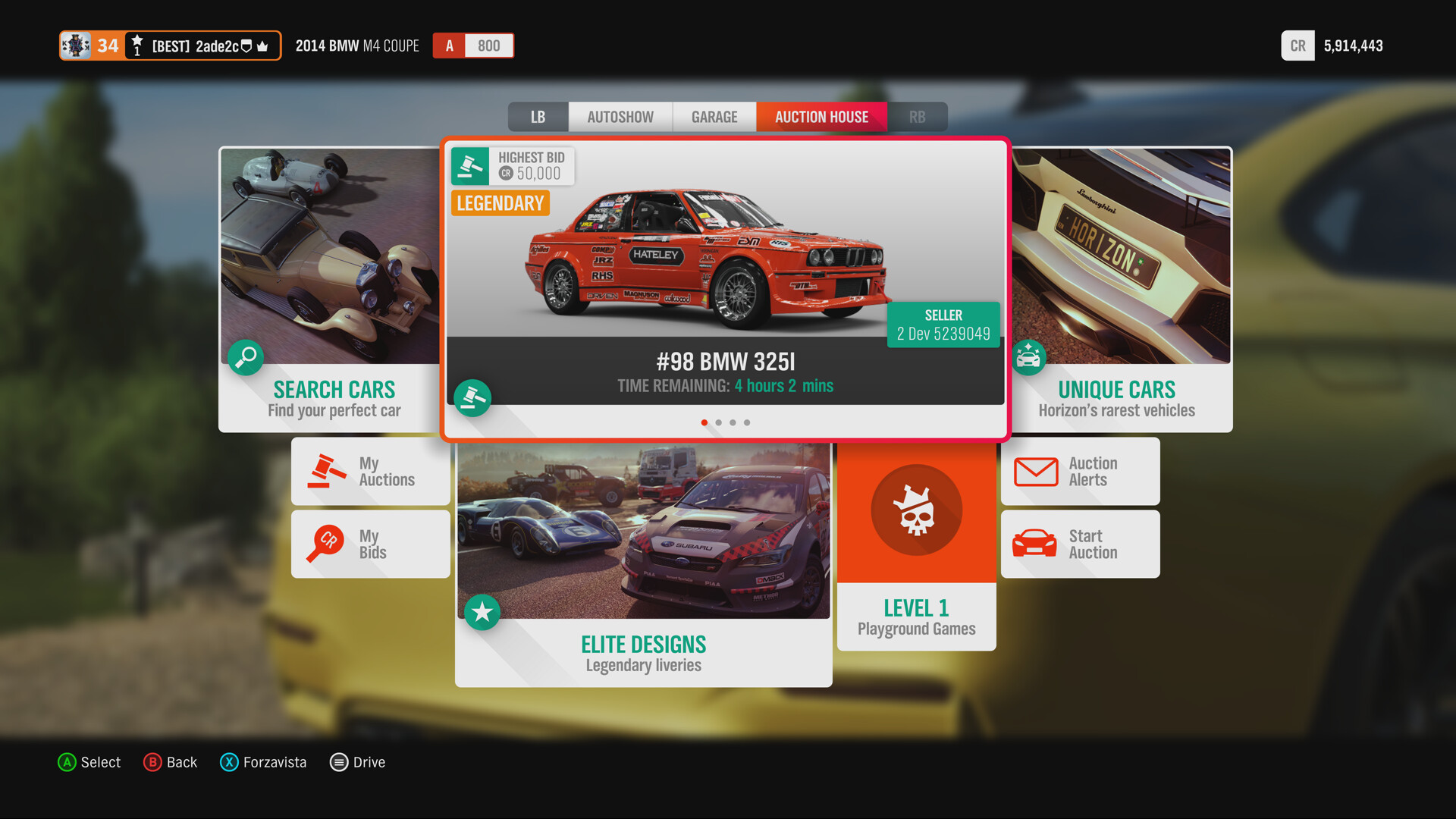1456x819 pixels.
Task: Open My Auctions
Action: pos(371,472)
